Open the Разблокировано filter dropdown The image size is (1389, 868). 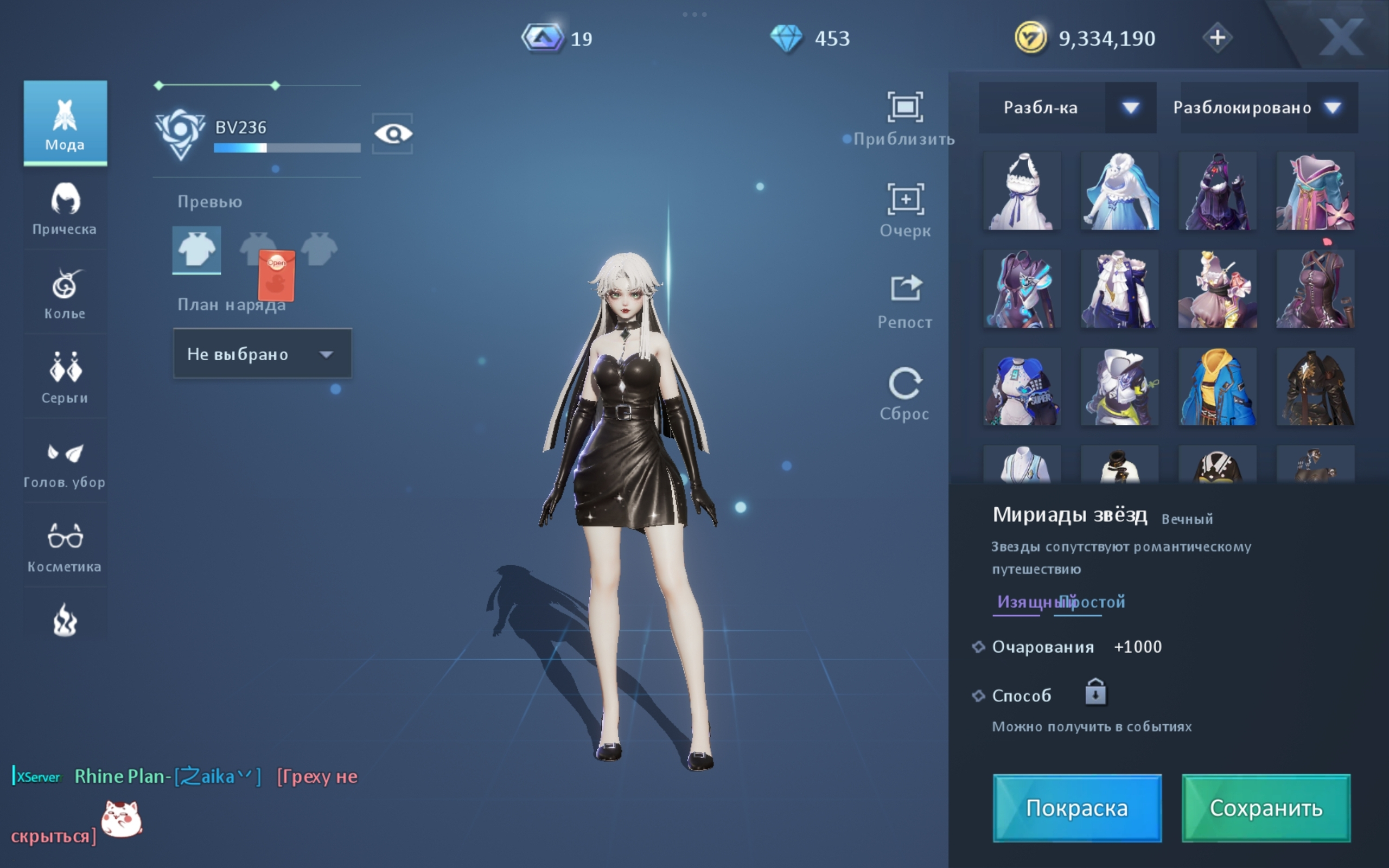[x=1269, y=108]
